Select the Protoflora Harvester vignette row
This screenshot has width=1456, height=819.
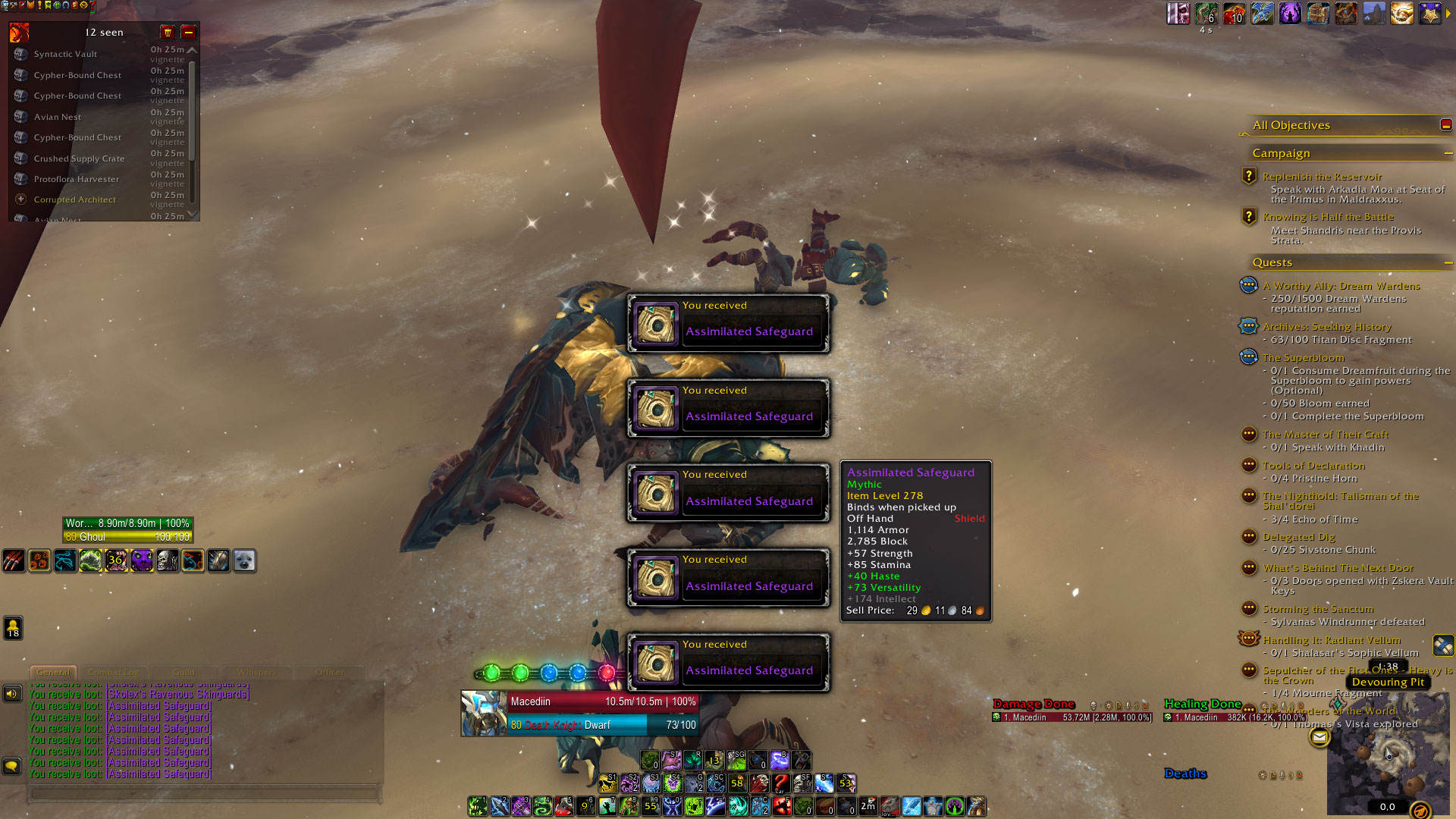[76, 179]
